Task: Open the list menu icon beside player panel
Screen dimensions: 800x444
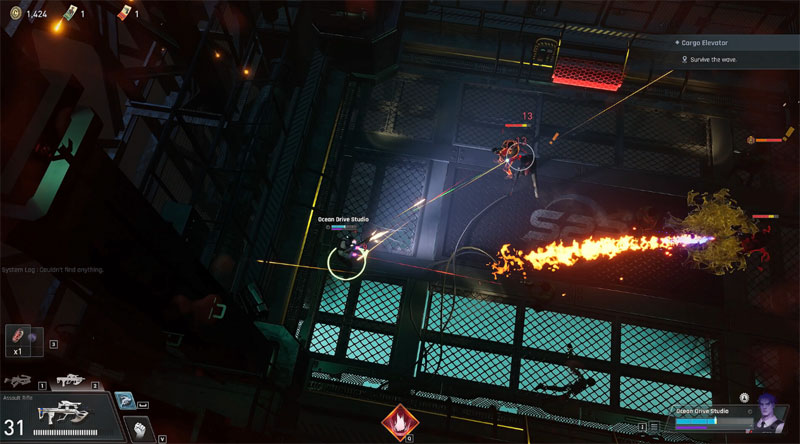Action: pyautogui.click(x=655, y=426)
